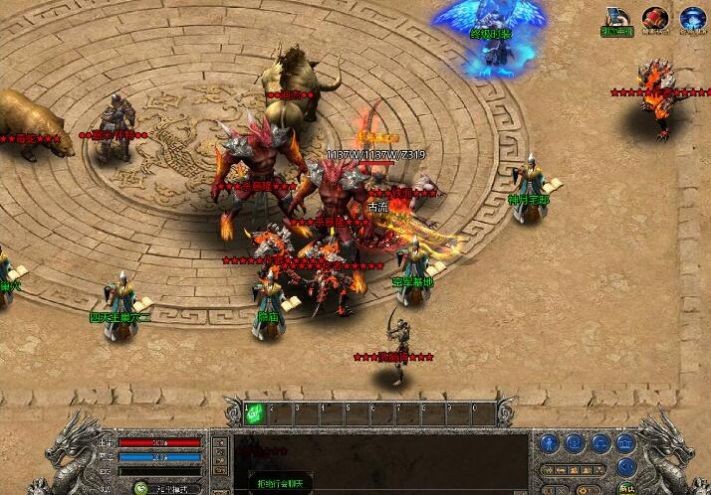The image size is (711, 495).
Task: Open the blue glowing tree event icon
Action: 692,18
